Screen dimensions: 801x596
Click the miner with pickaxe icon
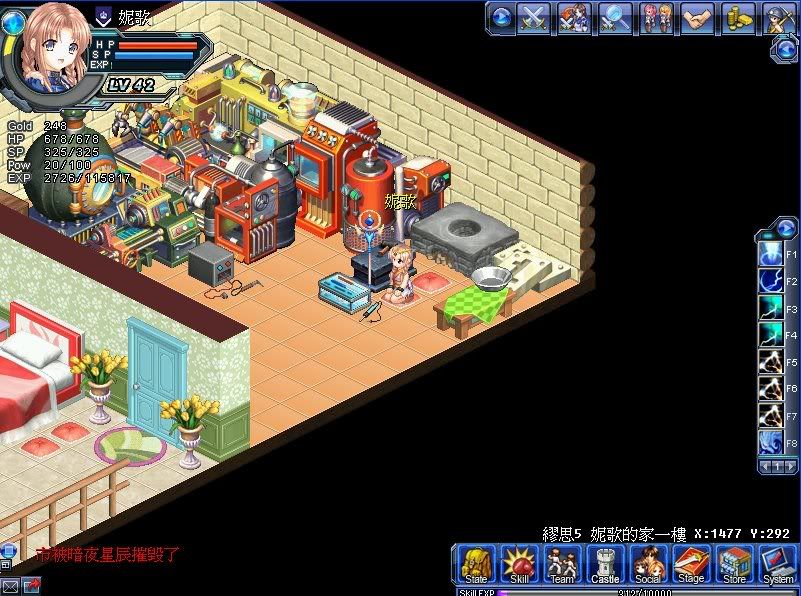point(778,18)
